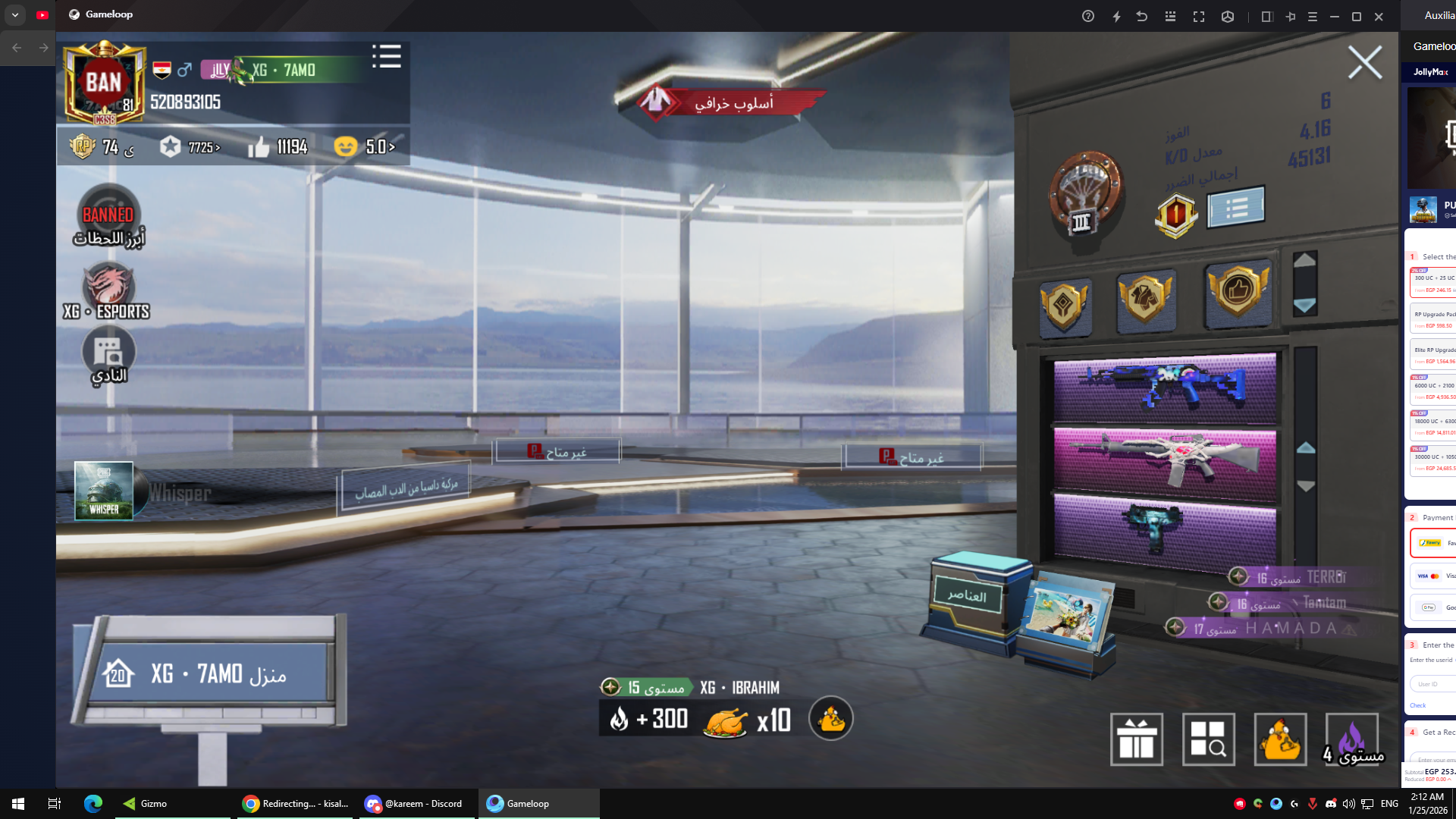Select the blue pixel rifle skin

[1164, 388]
